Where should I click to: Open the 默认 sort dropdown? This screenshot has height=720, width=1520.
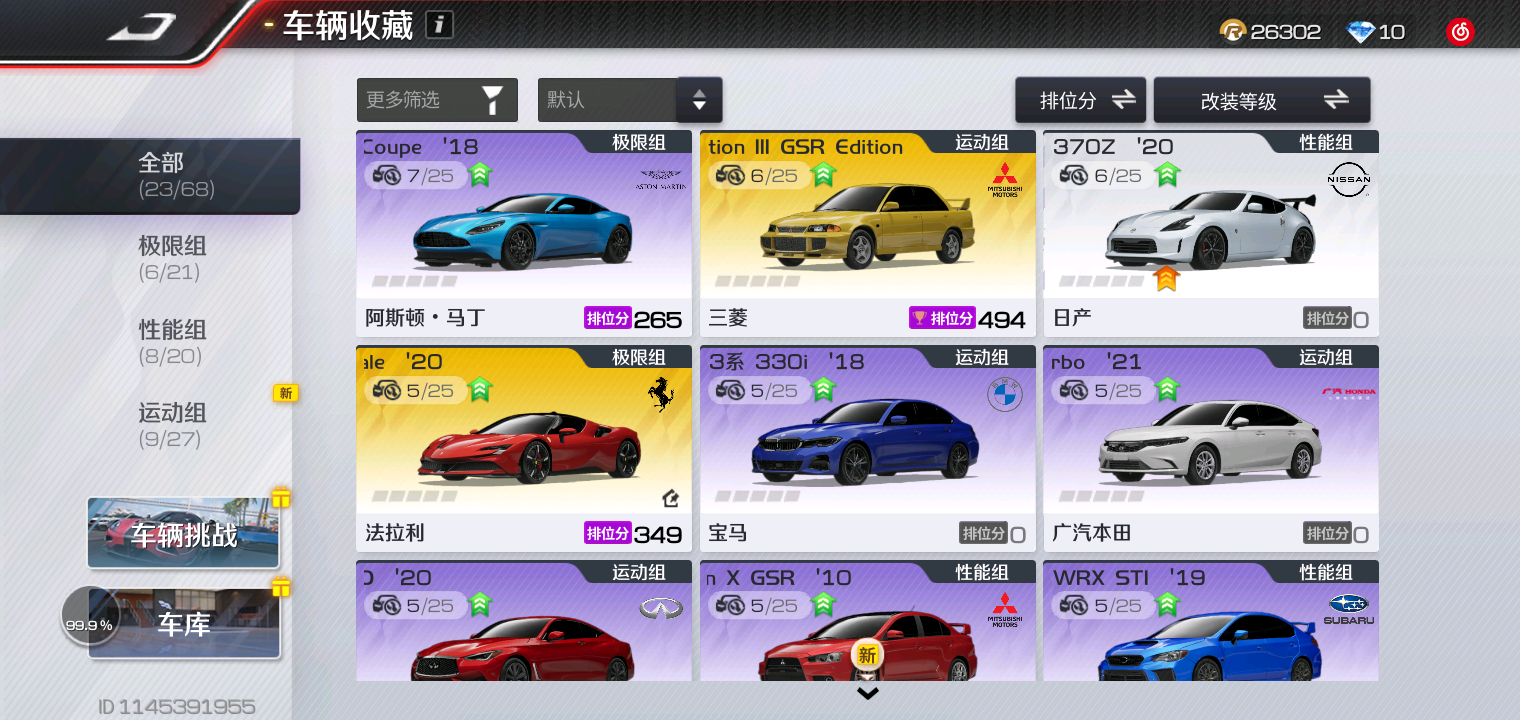coord(629,100)
